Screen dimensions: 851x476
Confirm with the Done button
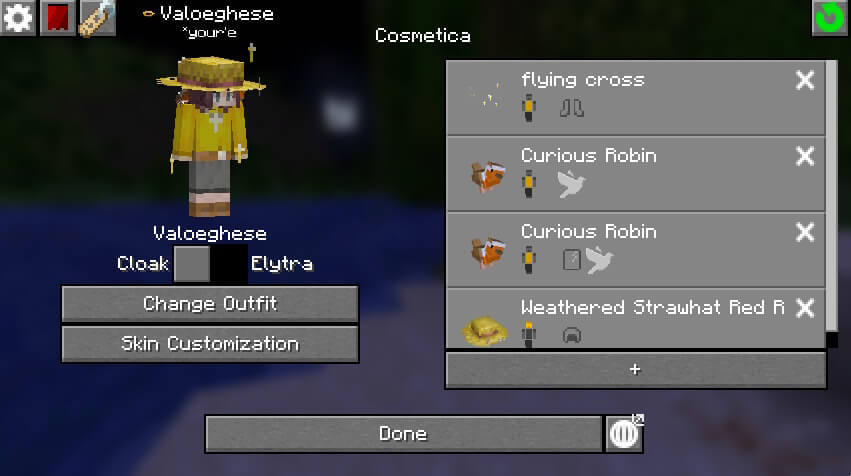click(403, 434)
